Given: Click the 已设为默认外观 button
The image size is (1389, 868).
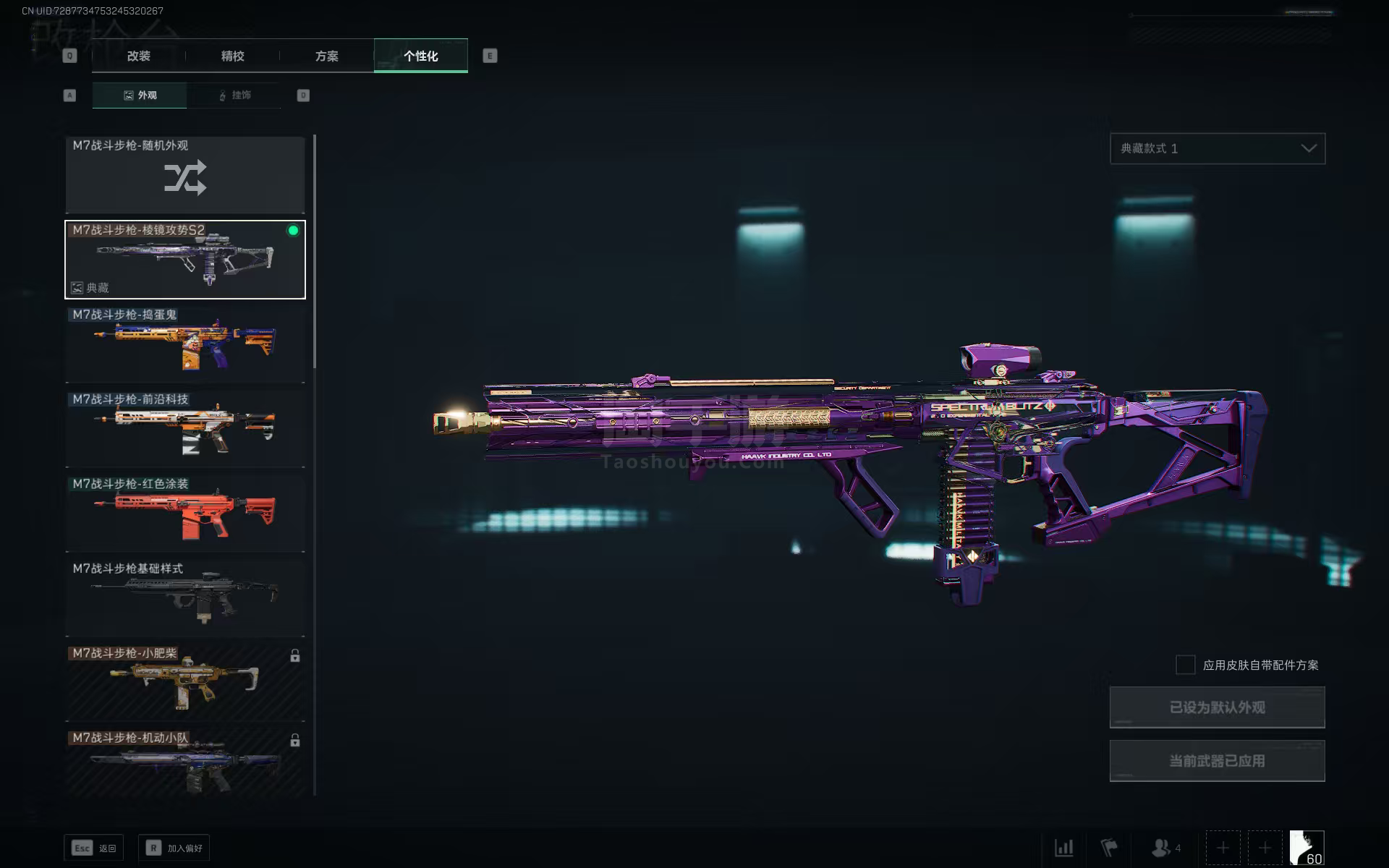Looking at the screenshot, I should click(x=1217, y=707).
